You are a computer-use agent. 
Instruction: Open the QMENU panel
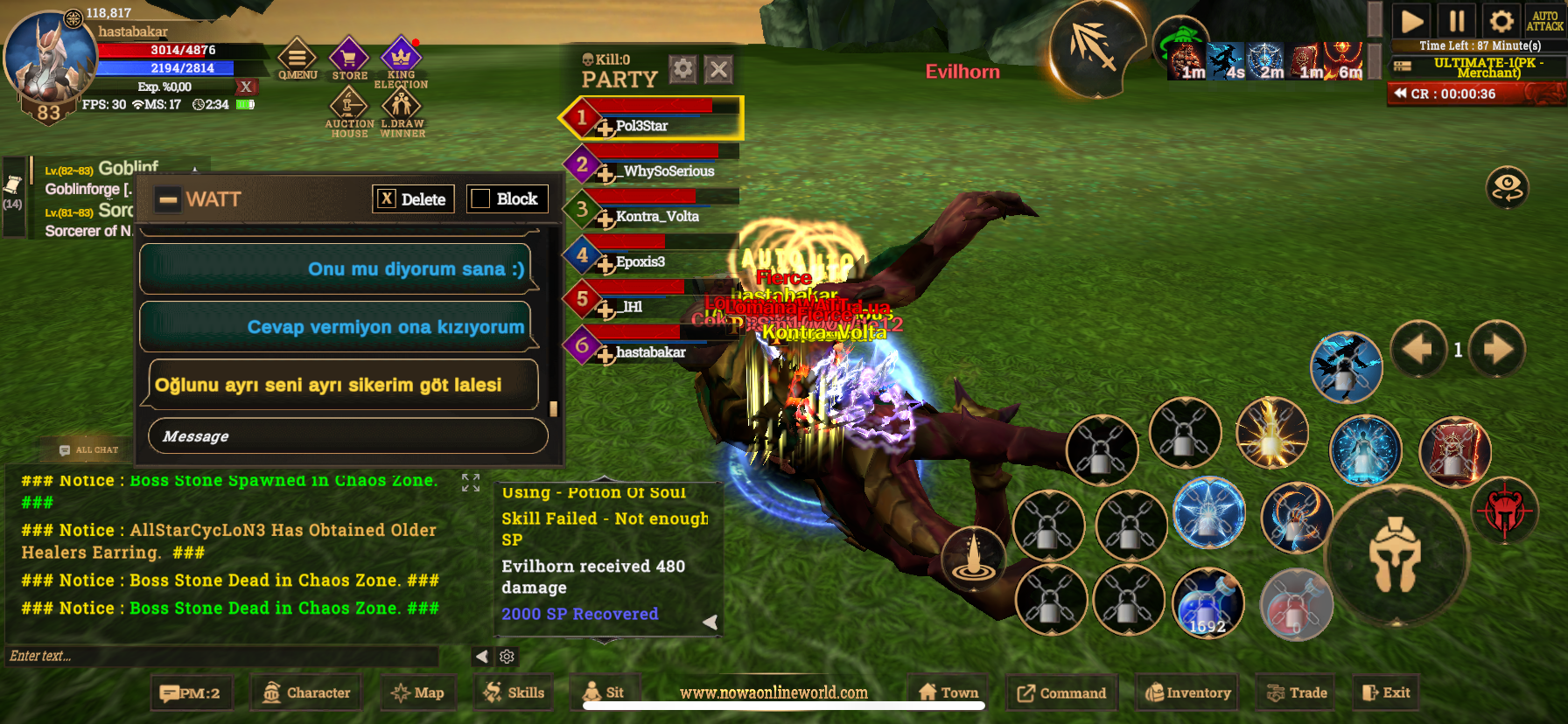pos(297,59)
